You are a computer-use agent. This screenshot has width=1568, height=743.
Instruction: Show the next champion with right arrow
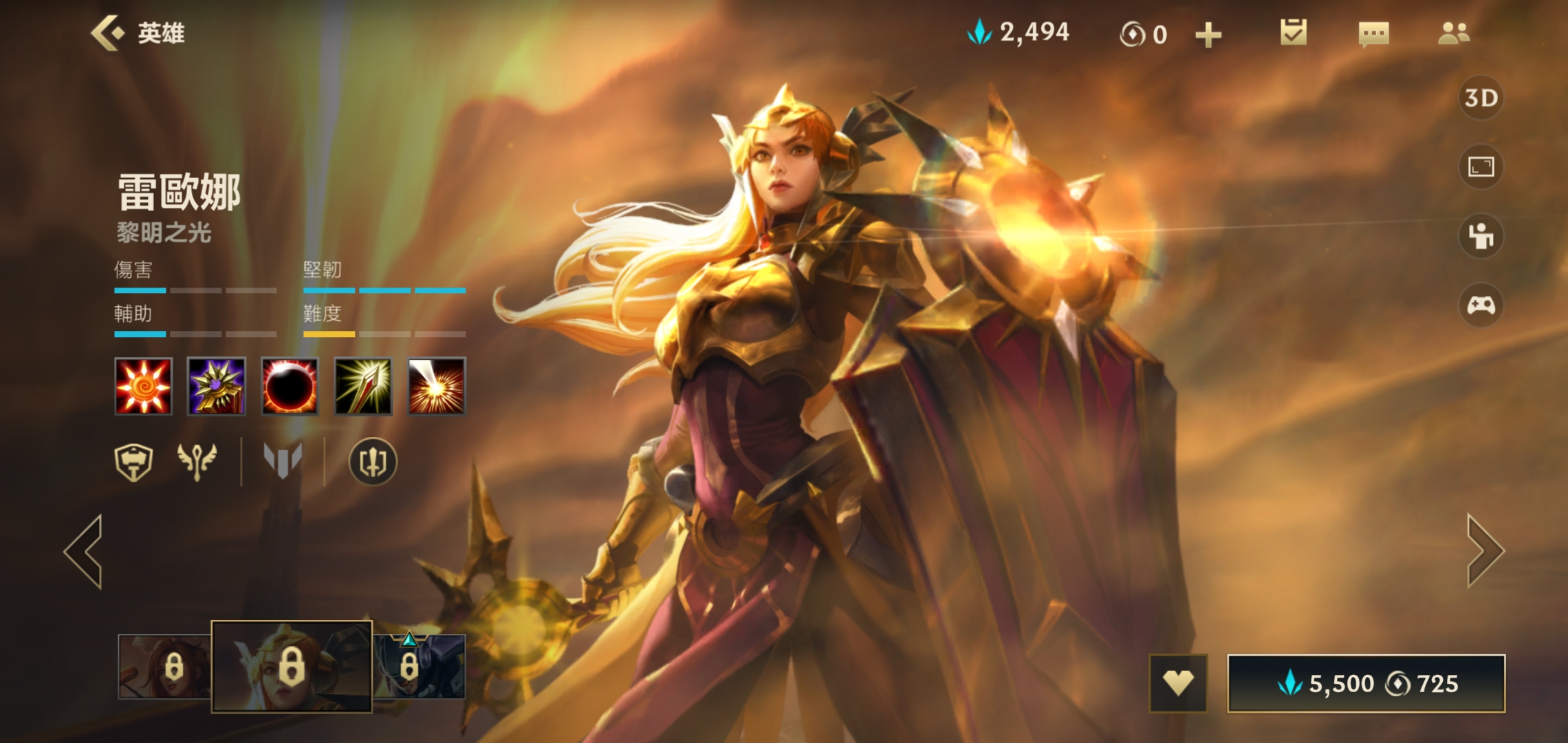point(1485,551)
